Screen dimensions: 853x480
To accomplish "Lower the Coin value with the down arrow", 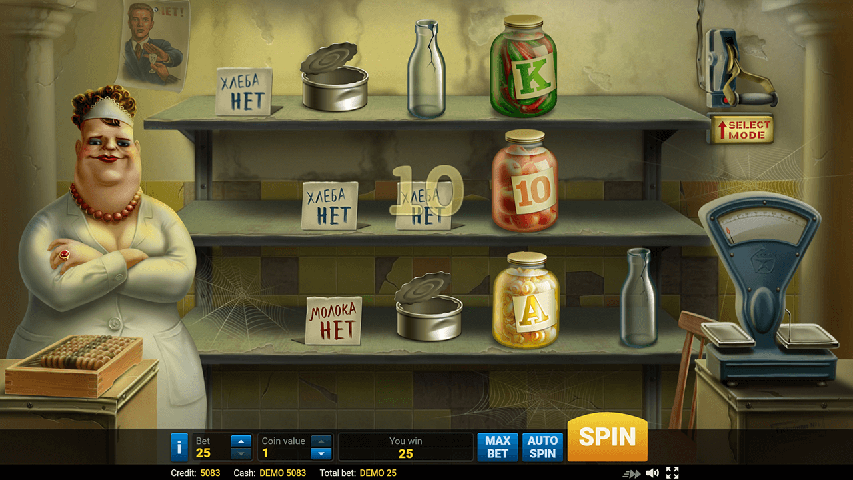I will click(321, 453).
